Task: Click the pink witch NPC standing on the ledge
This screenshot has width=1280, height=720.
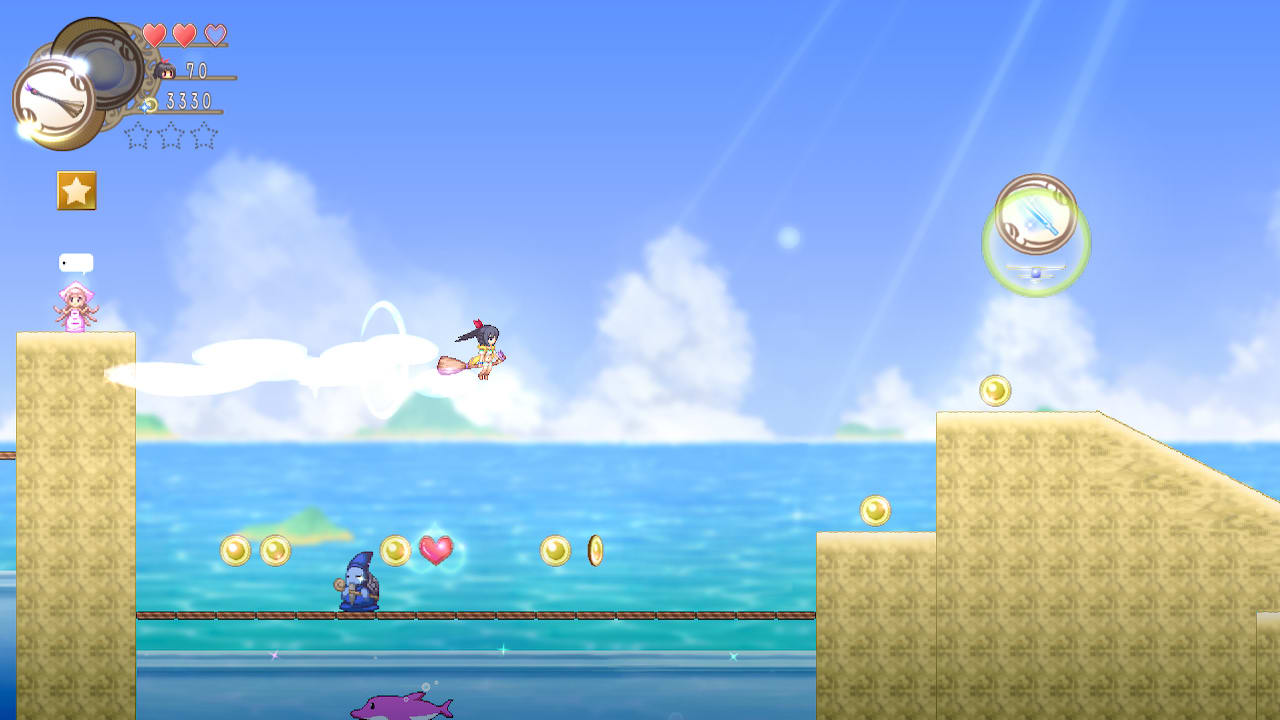Action: click(x=78, y=307)
